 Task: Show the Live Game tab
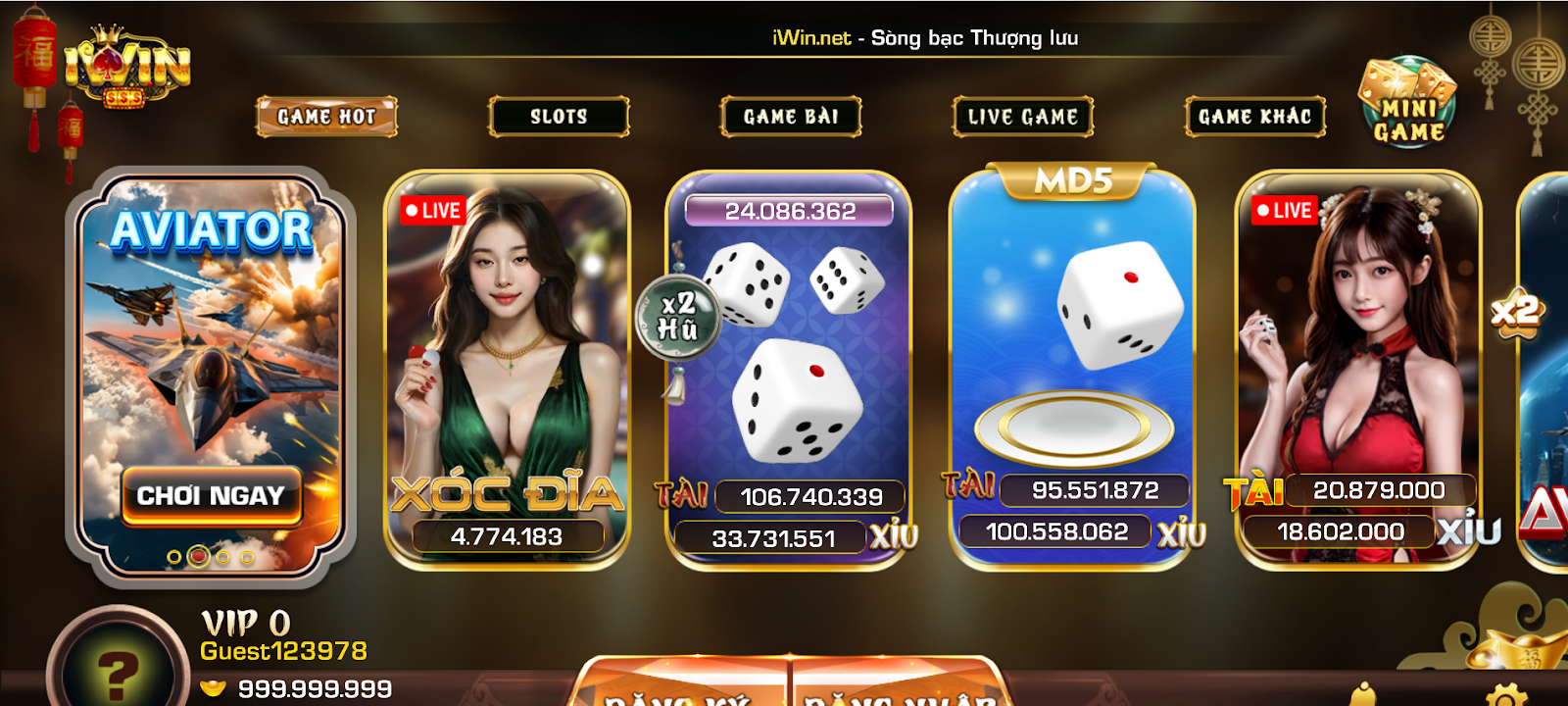[1023, 117]
